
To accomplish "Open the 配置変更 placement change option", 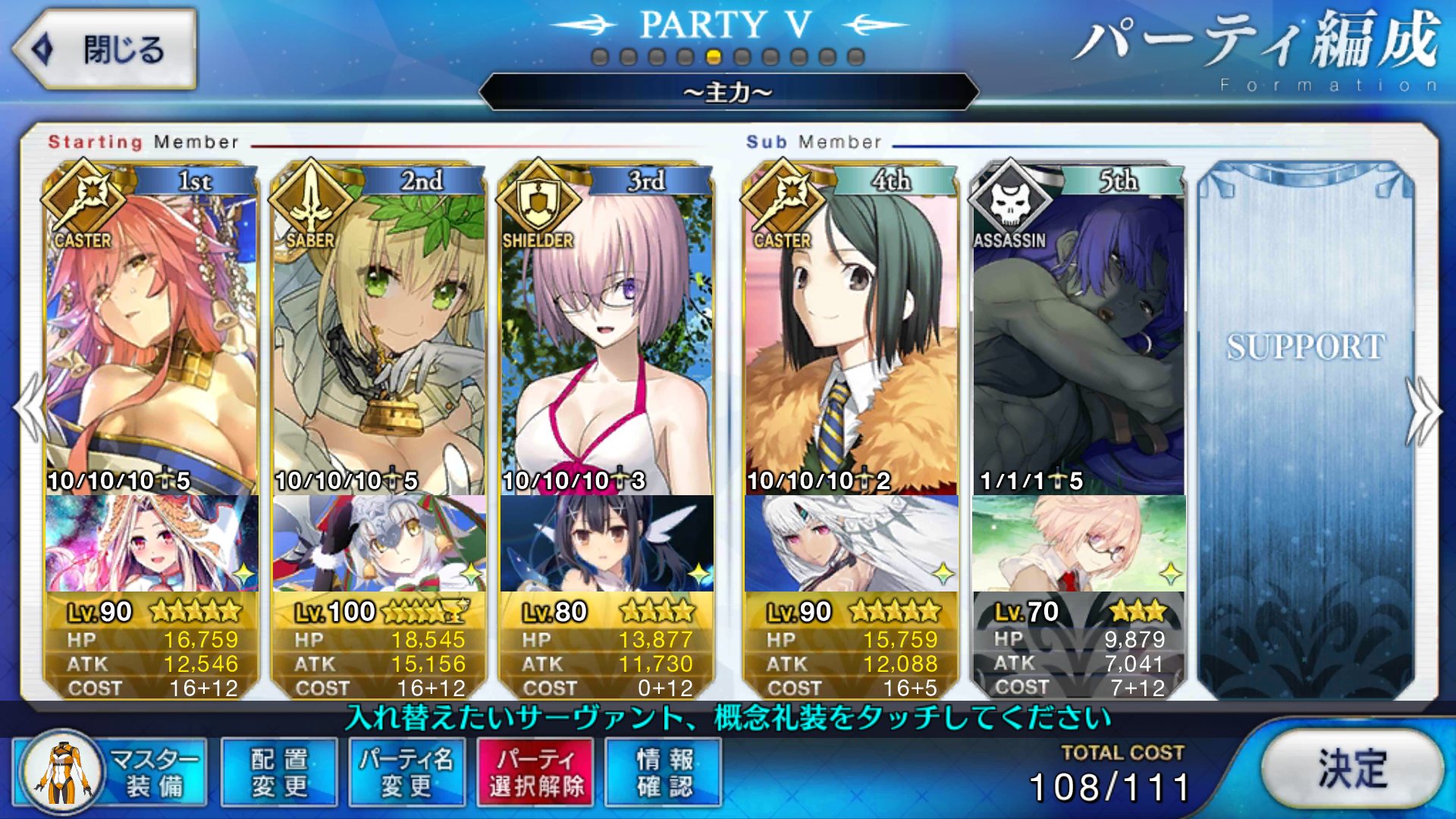I will 279,772.
